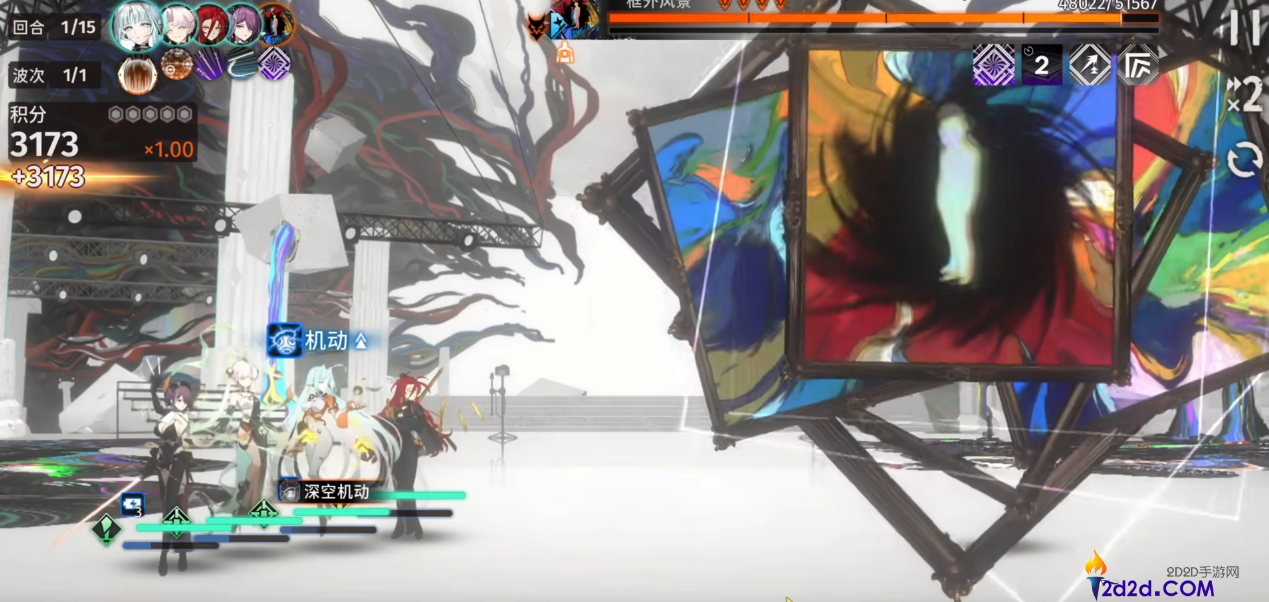The width and height of the screenshot is (1269, 602).
Task: Select the boss painting portrait in turn order
Action: (x=277, y=25)
